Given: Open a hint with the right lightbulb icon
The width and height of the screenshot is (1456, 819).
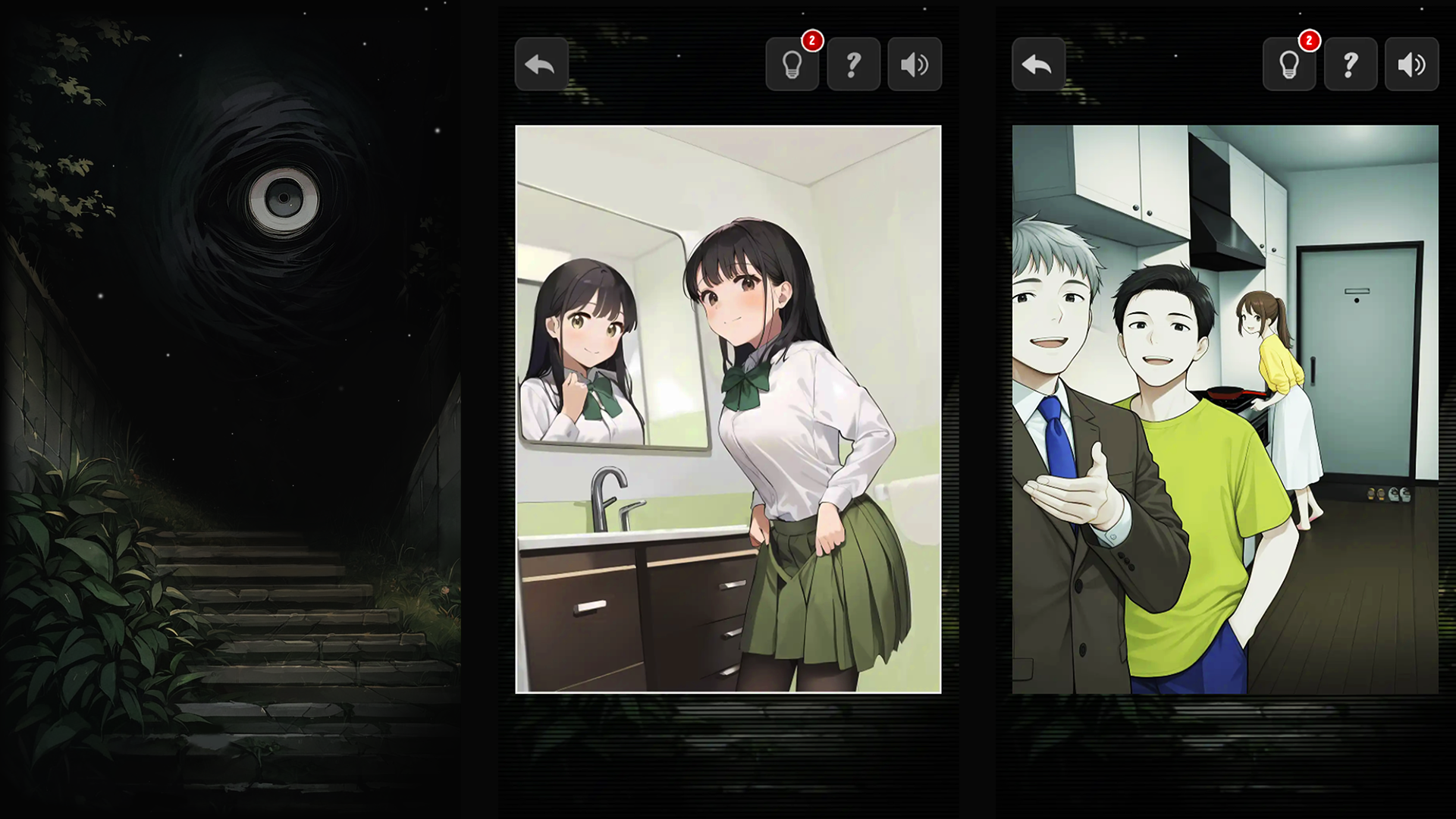Looking at the screenshot, I should coord(1289,65).
